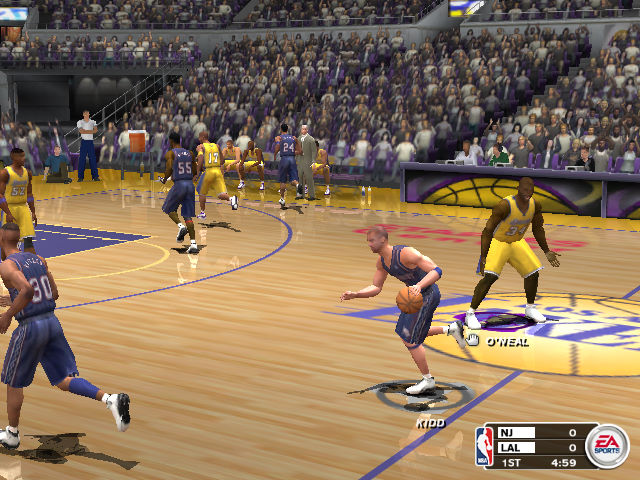Click the NBA logo on the scoreboard
Viewport: 640px width, 480px height.
pyautogui.click(x=485, y=447)
